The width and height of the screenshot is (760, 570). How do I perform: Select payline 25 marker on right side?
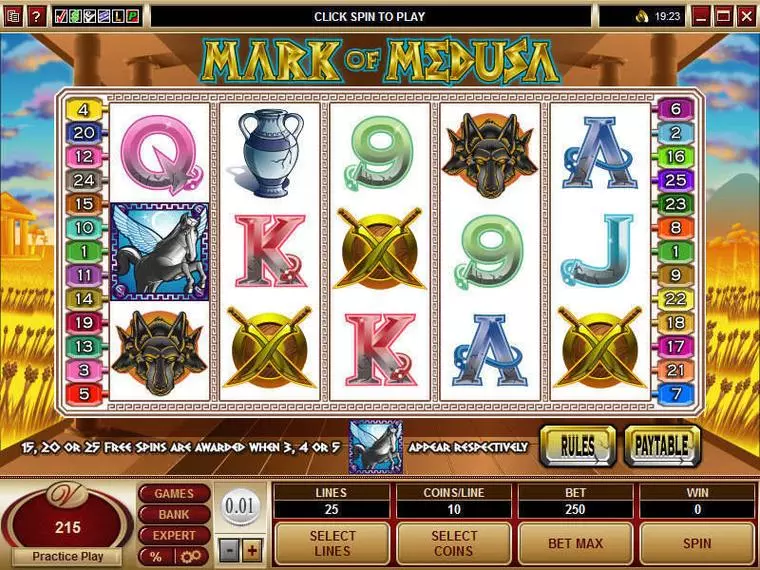[x=676, y=180]
